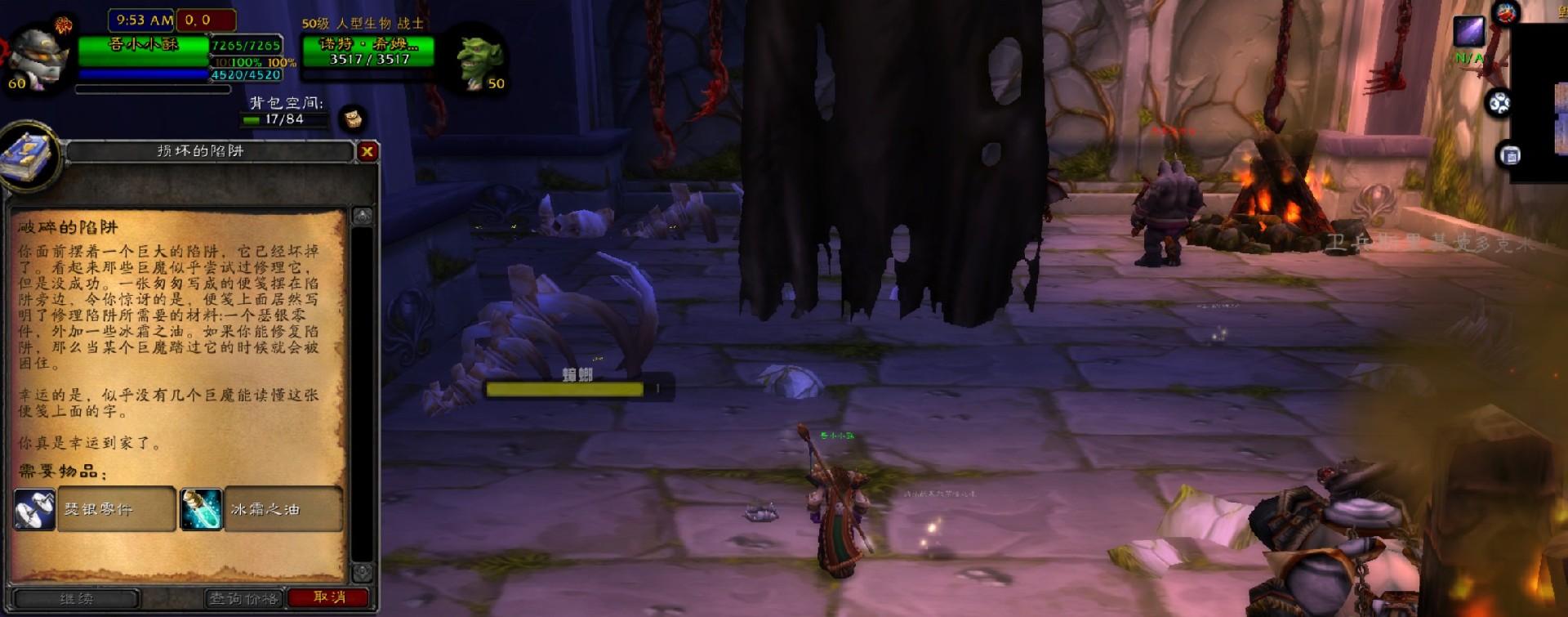Click the quest panel scroll-down arrow
The height and width of the screenshot is (617, 1568).
point(363,571)
